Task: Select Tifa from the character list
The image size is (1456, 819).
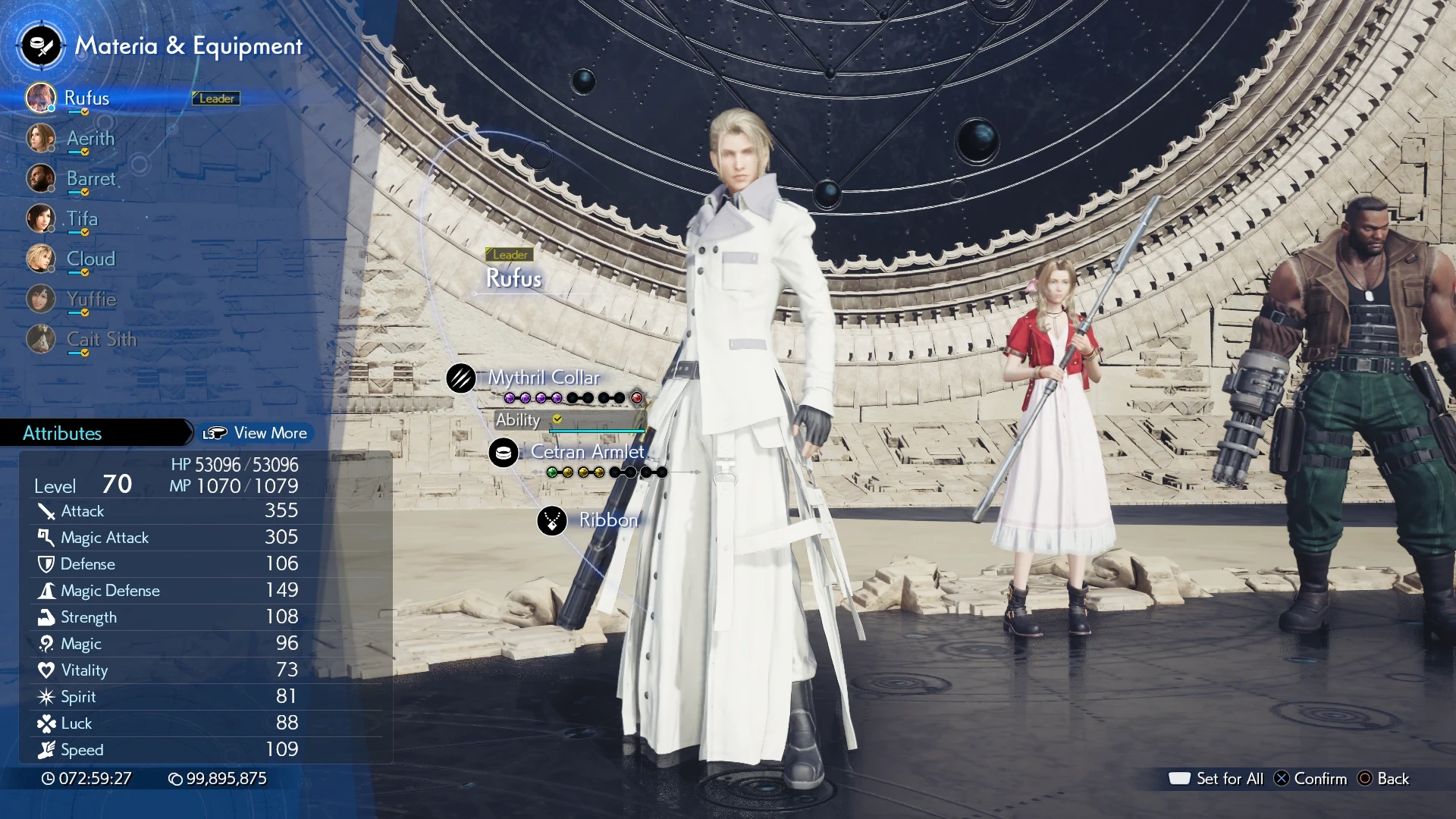Action: [82, 219]
